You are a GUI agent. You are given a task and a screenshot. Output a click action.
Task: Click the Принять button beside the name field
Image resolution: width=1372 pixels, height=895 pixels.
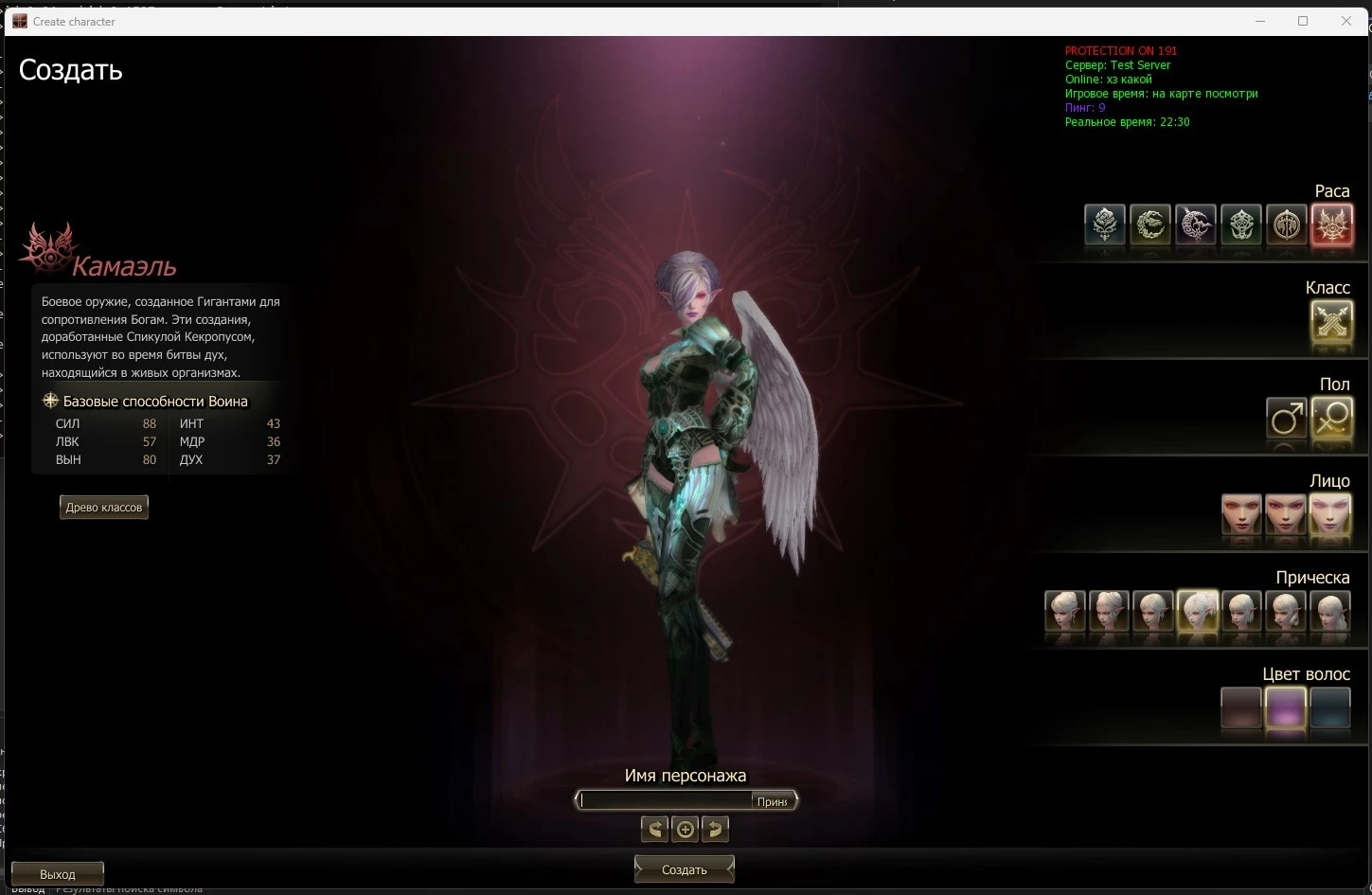pyautogui.click(x=773, y=801)
